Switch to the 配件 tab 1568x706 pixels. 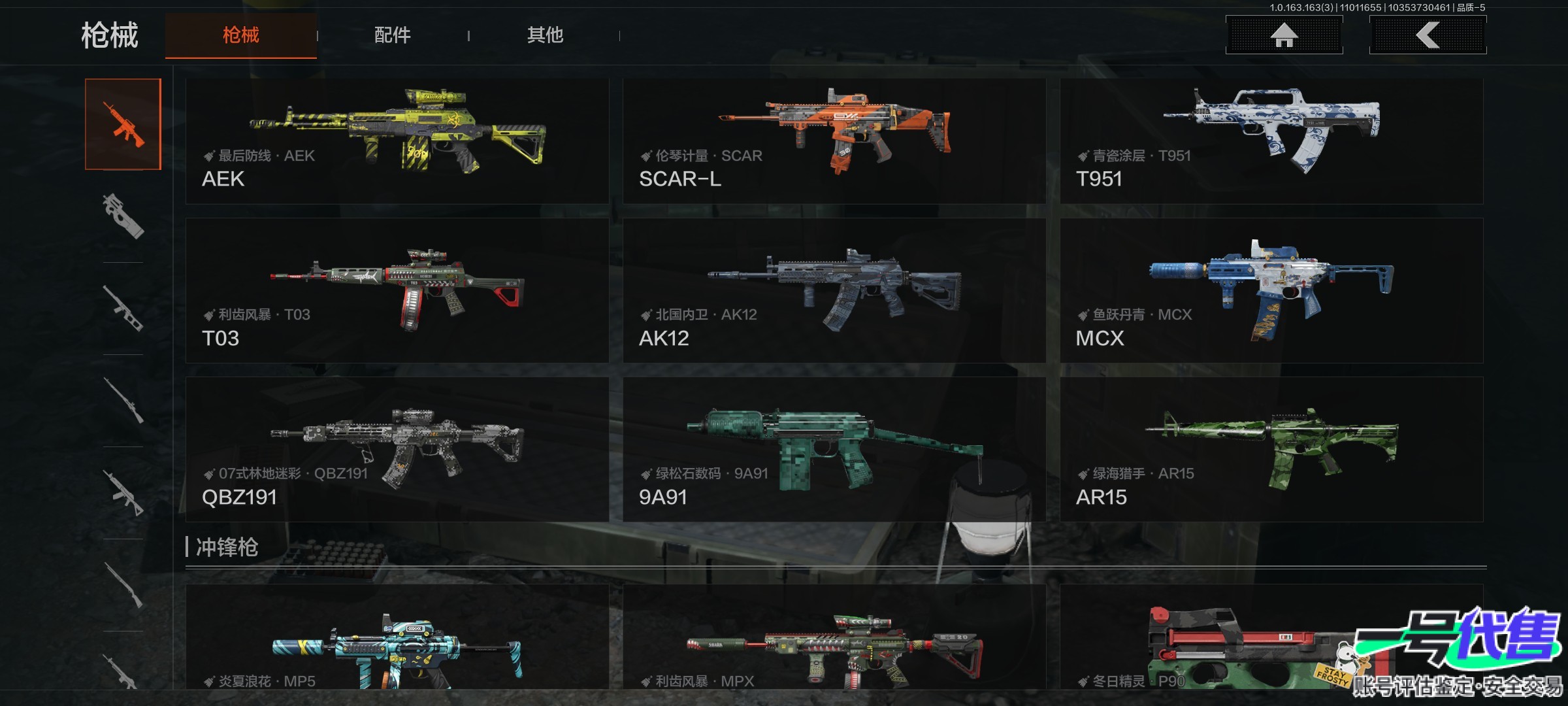pos(392,35)
